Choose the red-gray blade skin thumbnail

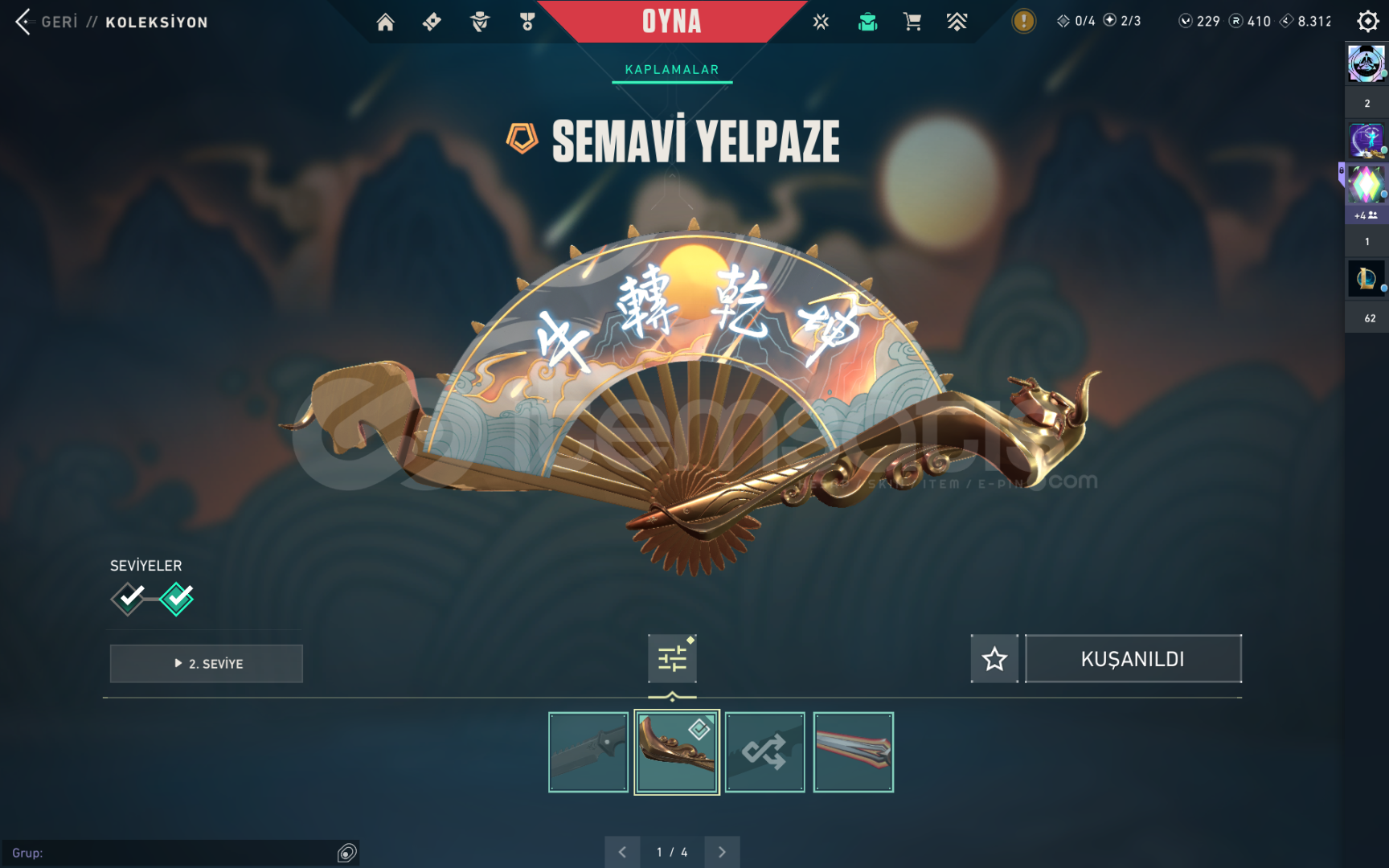click(x=853, y=752)
